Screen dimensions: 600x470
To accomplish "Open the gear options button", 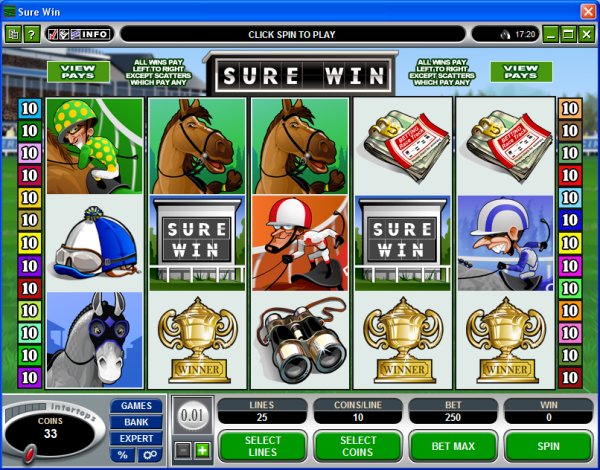I will (149, 455).
